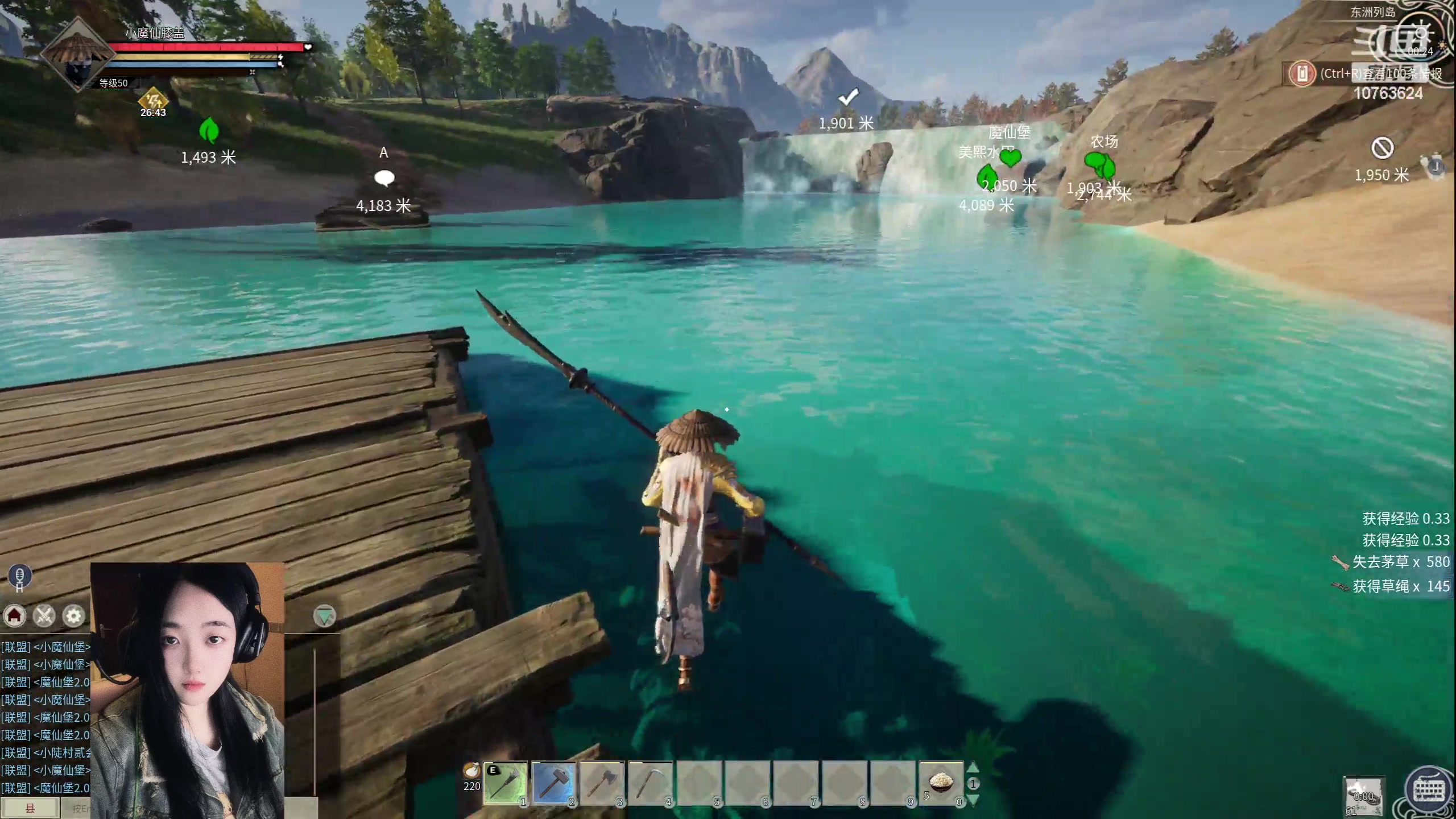Open the keyboard icon button

[1430, 791]
